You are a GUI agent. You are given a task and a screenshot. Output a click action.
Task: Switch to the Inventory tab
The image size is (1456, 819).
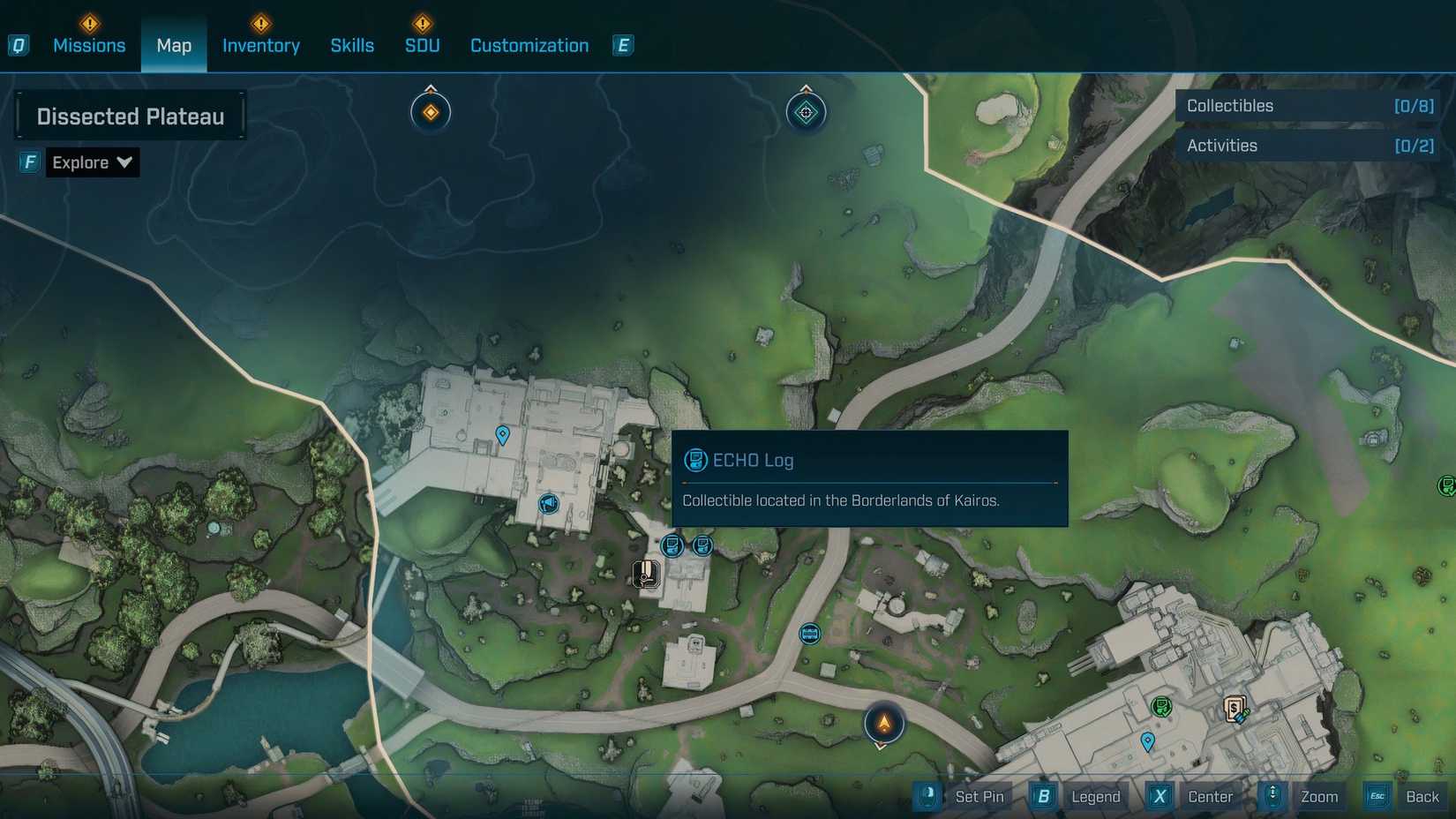click(x=260, y=45)
